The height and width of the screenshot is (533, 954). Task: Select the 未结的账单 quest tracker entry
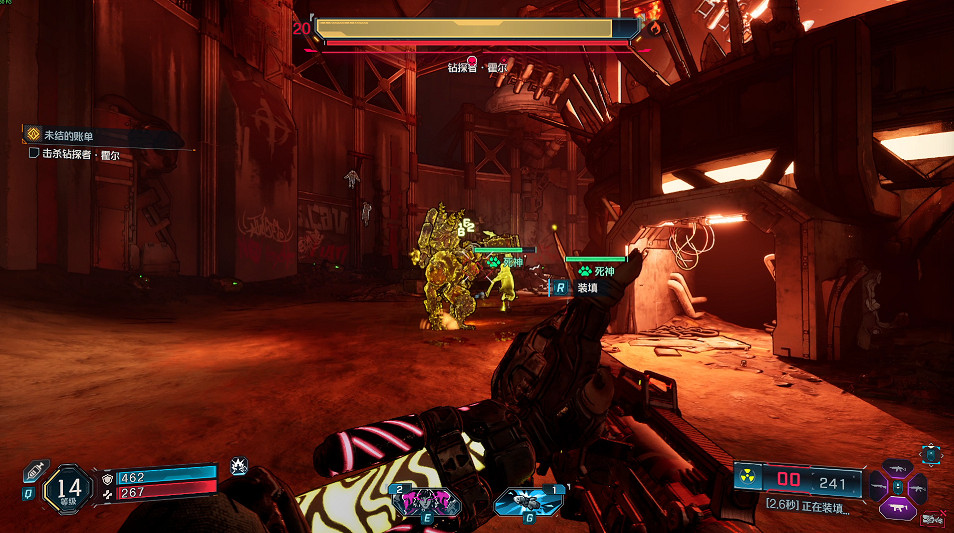coord(70,135)
